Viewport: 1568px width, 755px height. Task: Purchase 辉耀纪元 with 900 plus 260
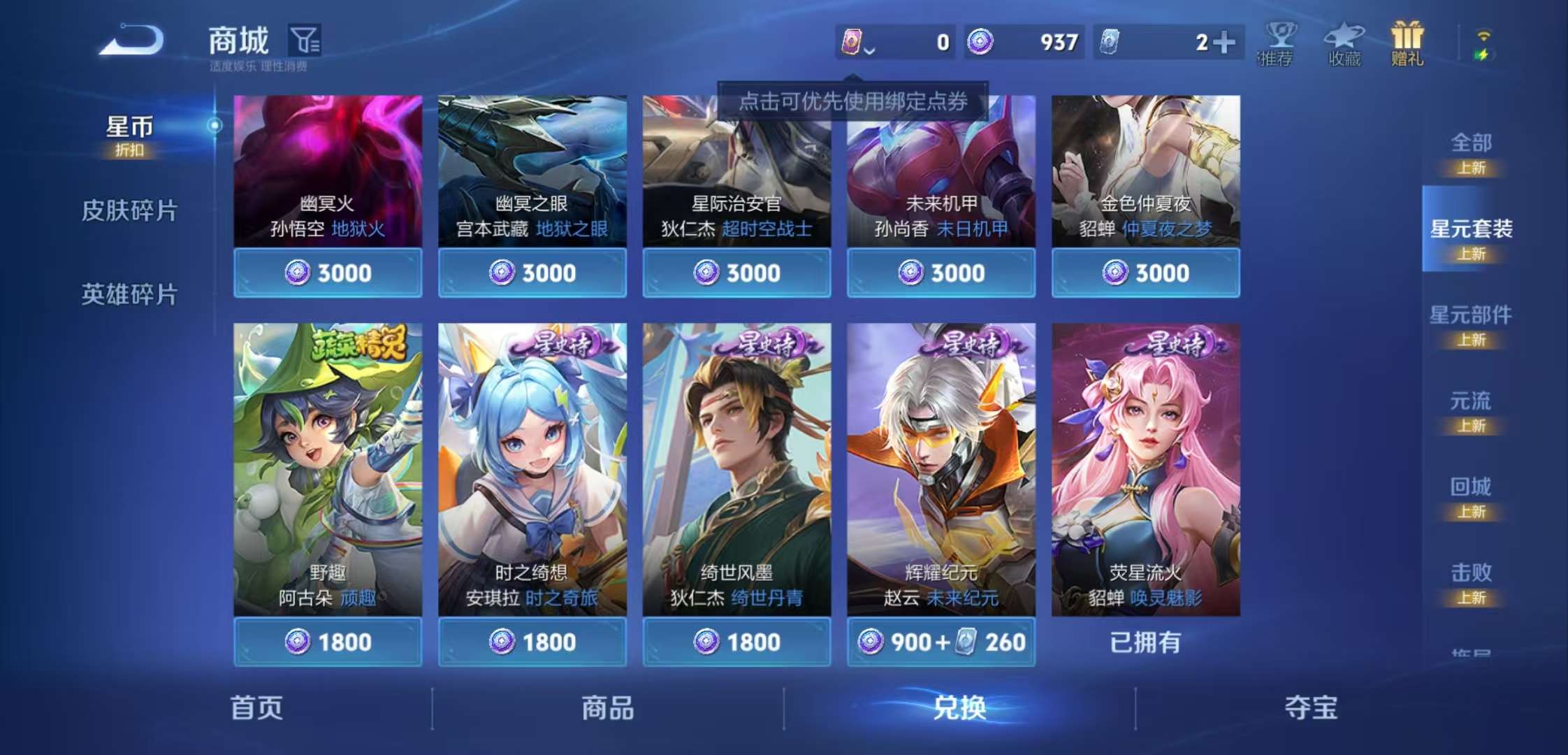pos(940,641)
